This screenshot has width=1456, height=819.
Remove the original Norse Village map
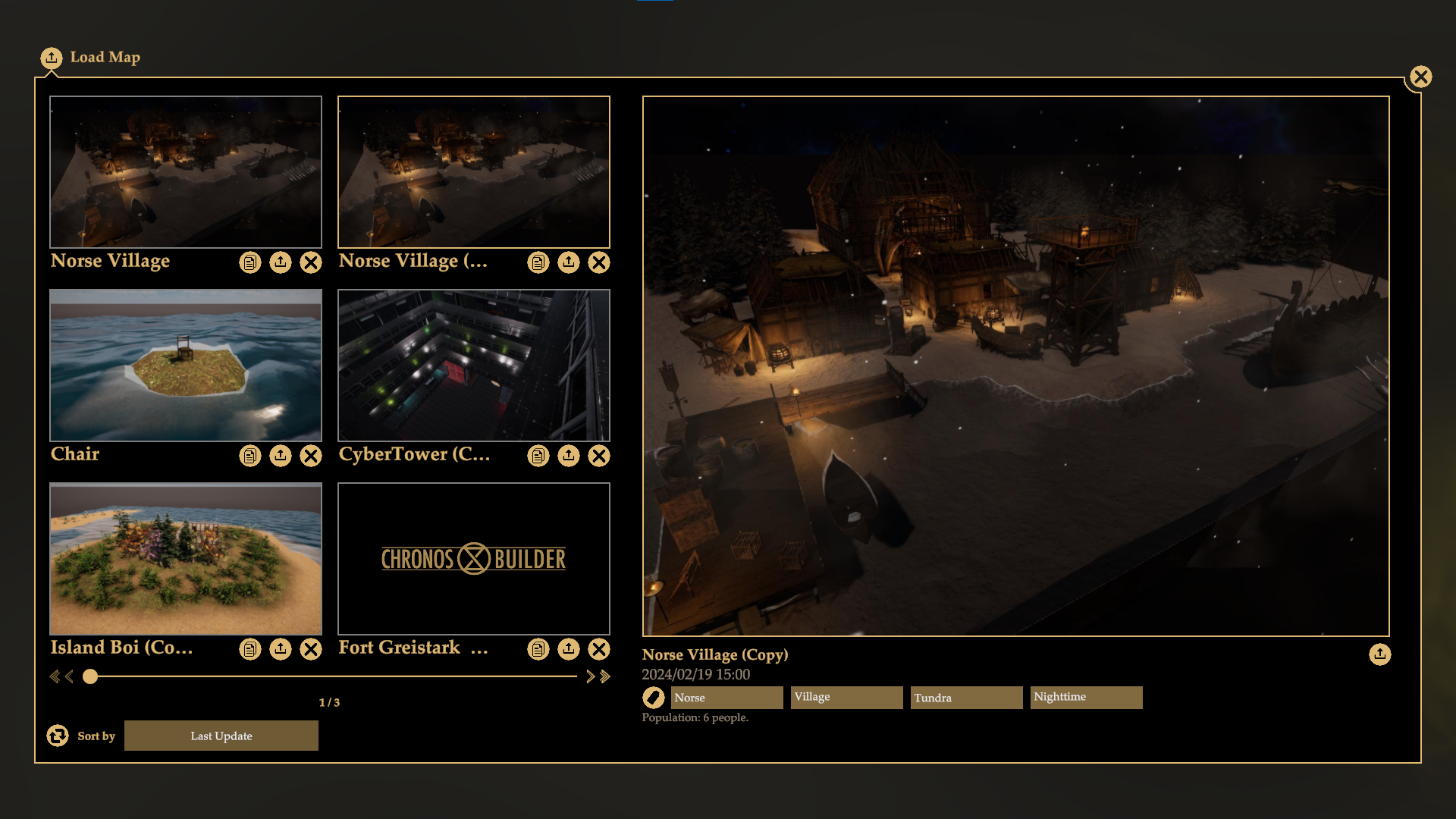coord(311,262)
